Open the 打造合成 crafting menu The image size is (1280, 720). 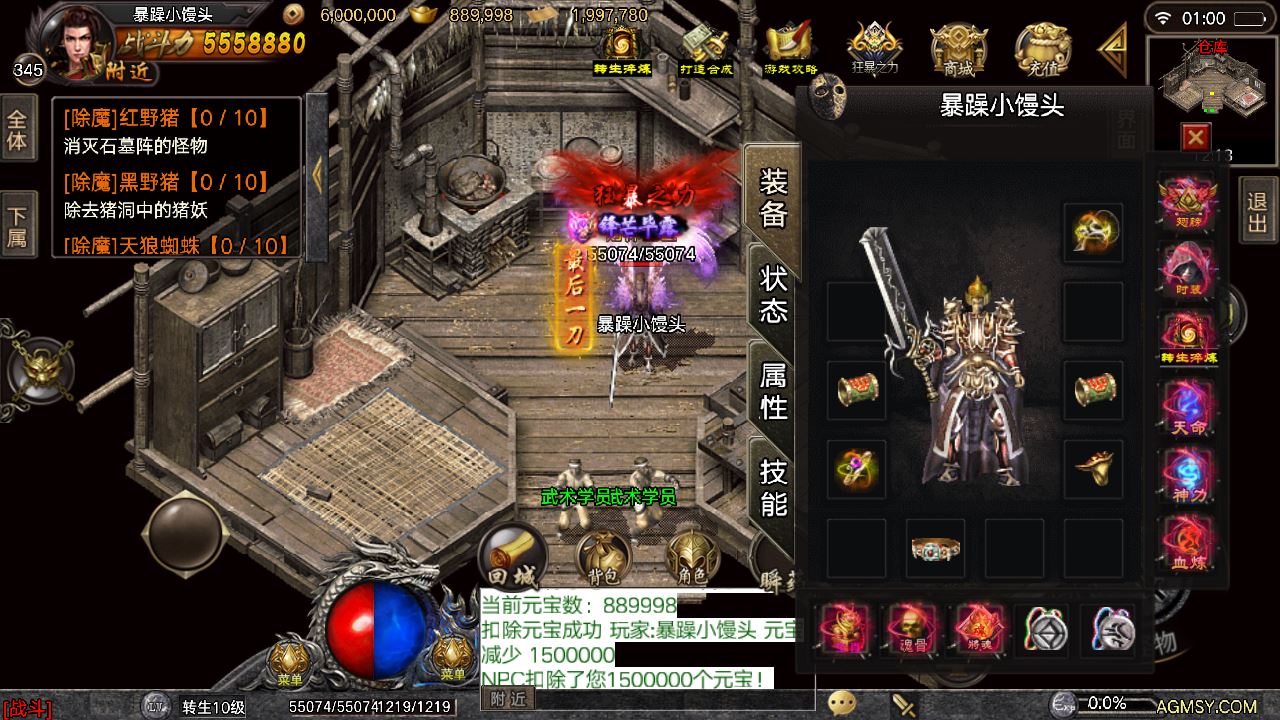tap(706, 49)
